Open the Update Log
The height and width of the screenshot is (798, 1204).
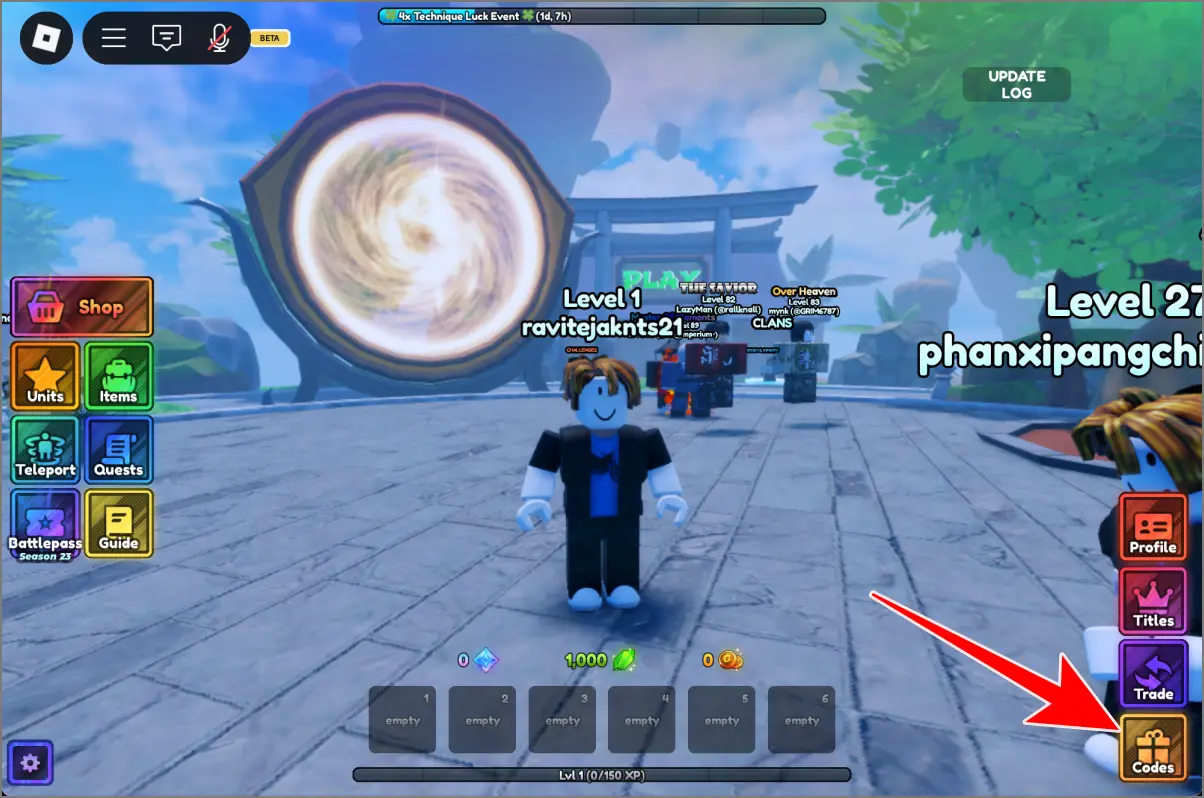[x=1016, y=84]
